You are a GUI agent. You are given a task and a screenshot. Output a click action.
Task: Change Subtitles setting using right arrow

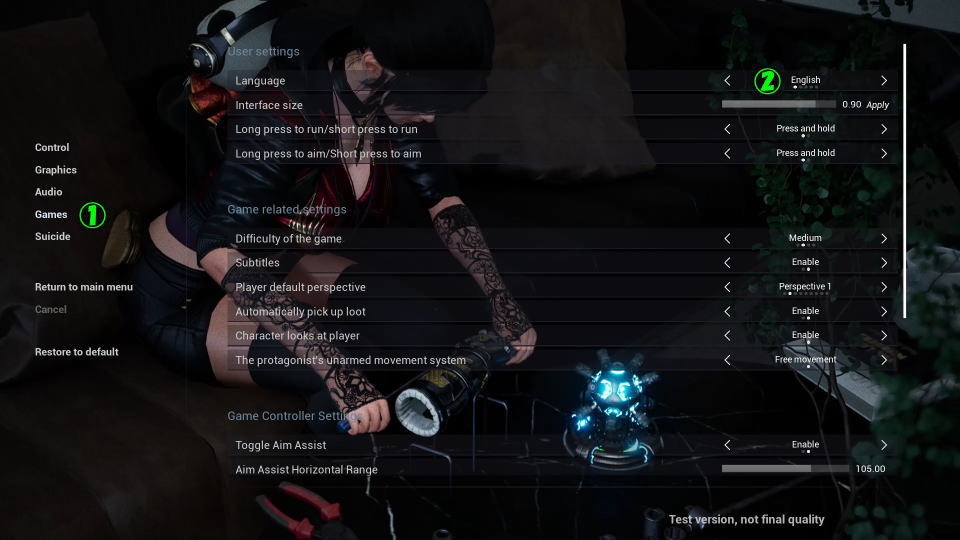pos(884,263)
